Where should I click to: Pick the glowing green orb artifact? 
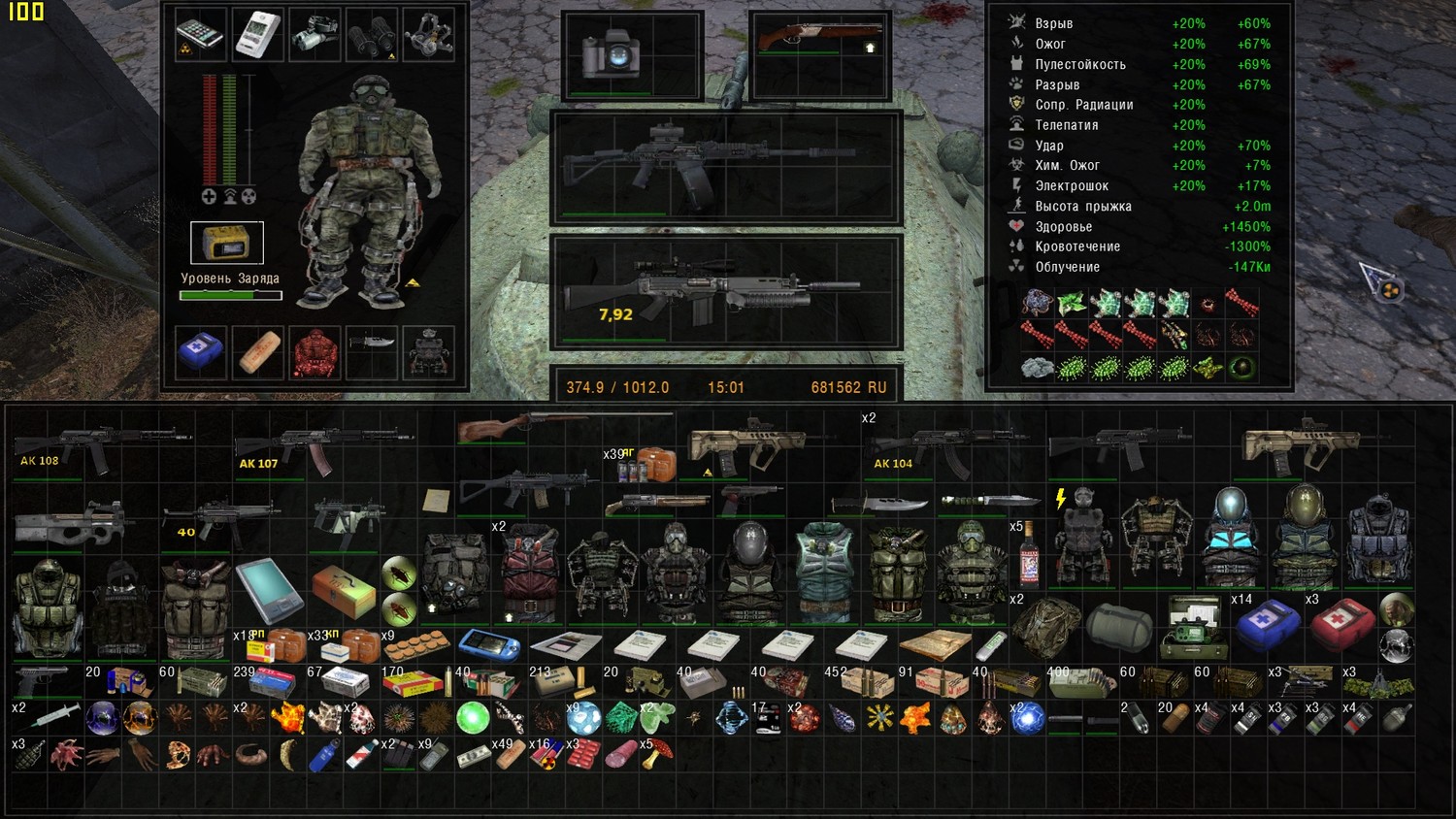point(473,718)
